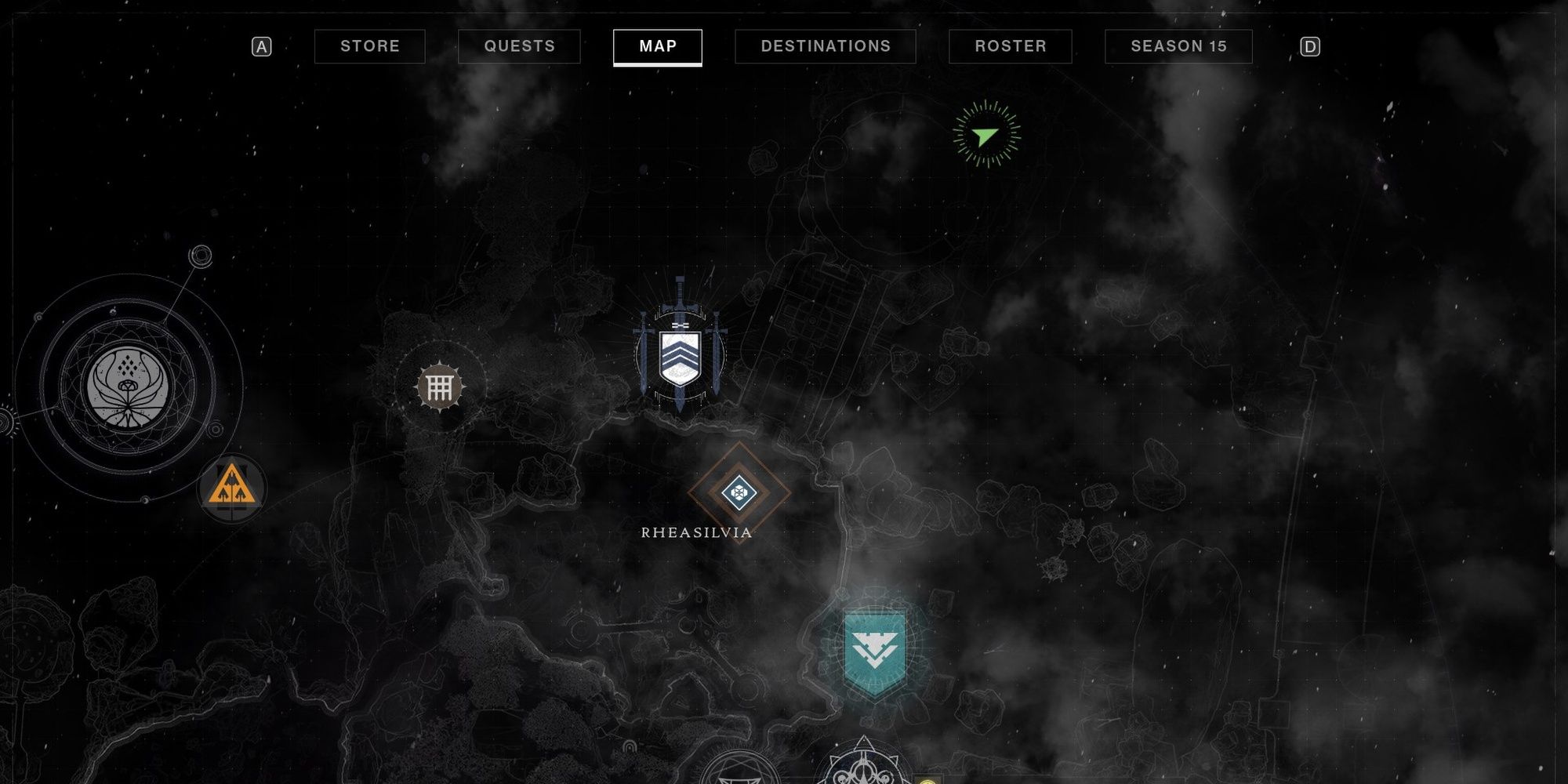The image size is (1568, 784).
Task: Click the Rheasilvia label text
Action: tap(696, 531)
